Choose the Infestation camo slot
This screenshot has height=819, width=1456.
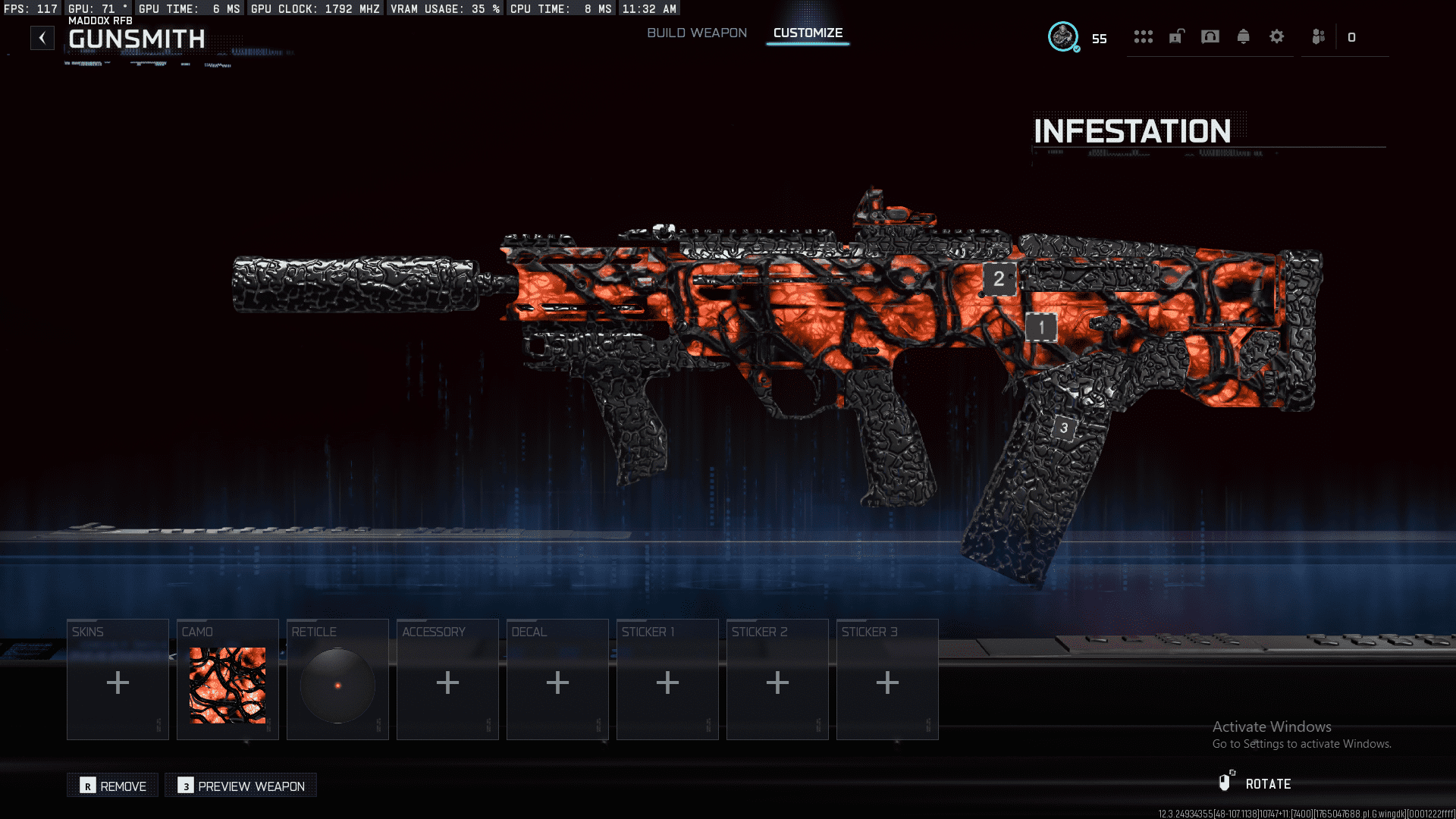227,679
